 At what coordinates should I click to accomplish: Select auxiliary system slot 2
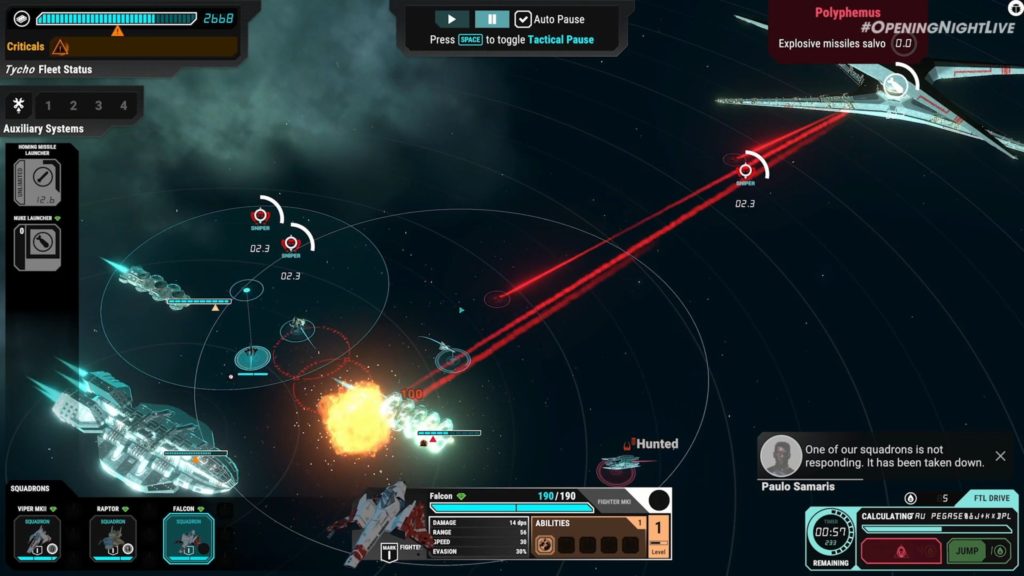tap(74, 105)
